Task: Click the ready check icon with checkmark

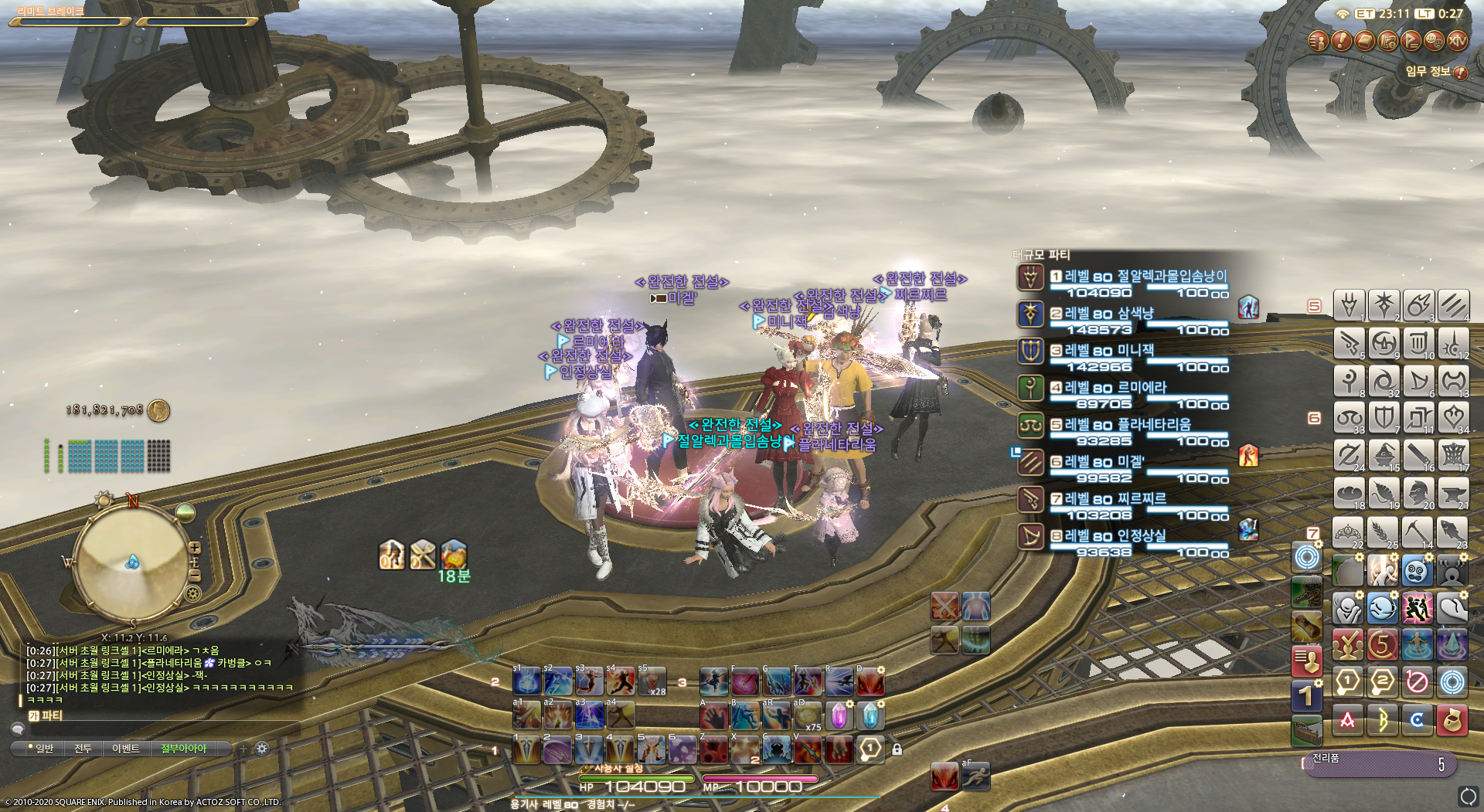Action: coord(1347,644)
